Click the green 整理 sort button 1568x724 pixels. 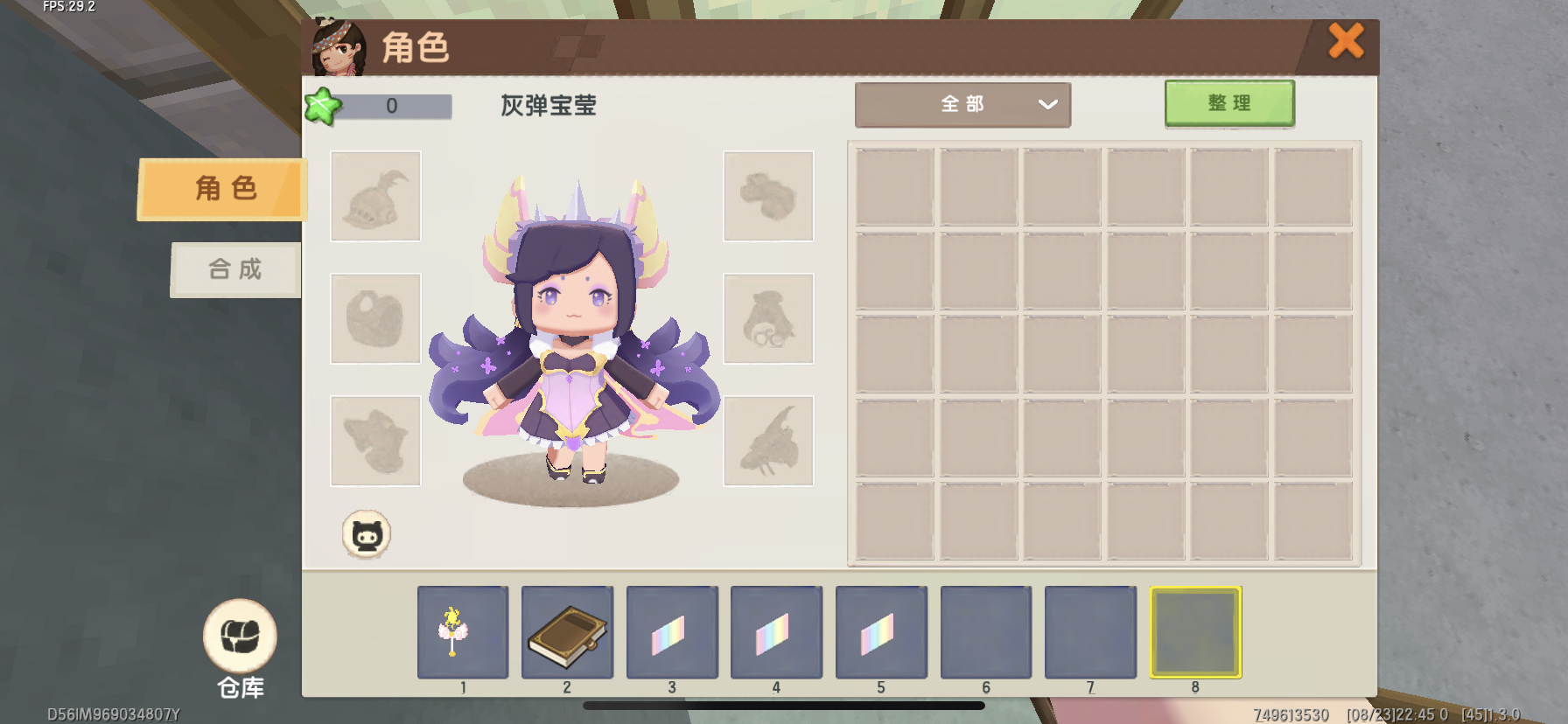pos(1228,104)
